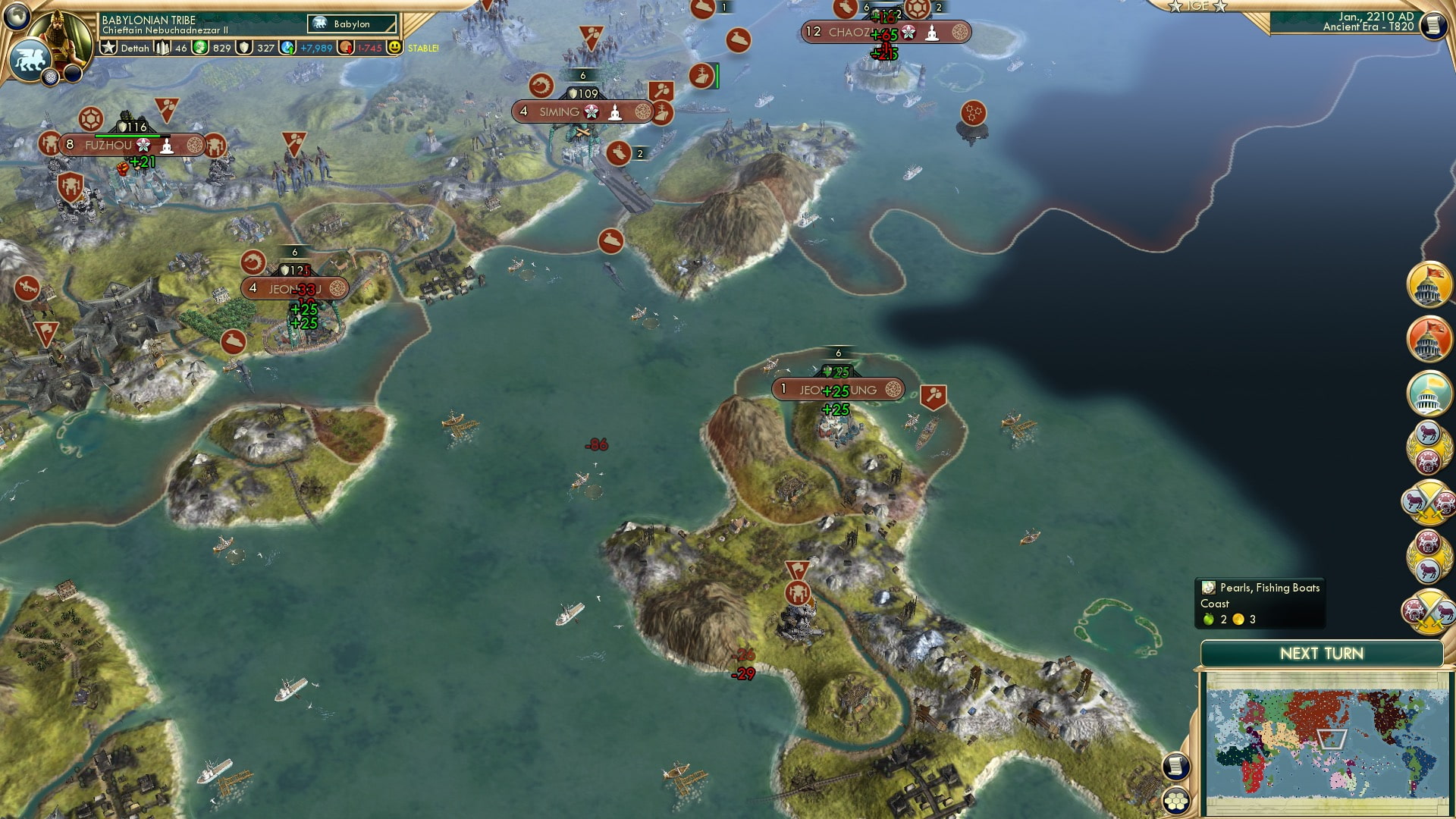Image resolution: width=1456 pixels, height=819 pixels.
Task: Click the science indicator showing +7,989
Action: [x=306, y=48]
